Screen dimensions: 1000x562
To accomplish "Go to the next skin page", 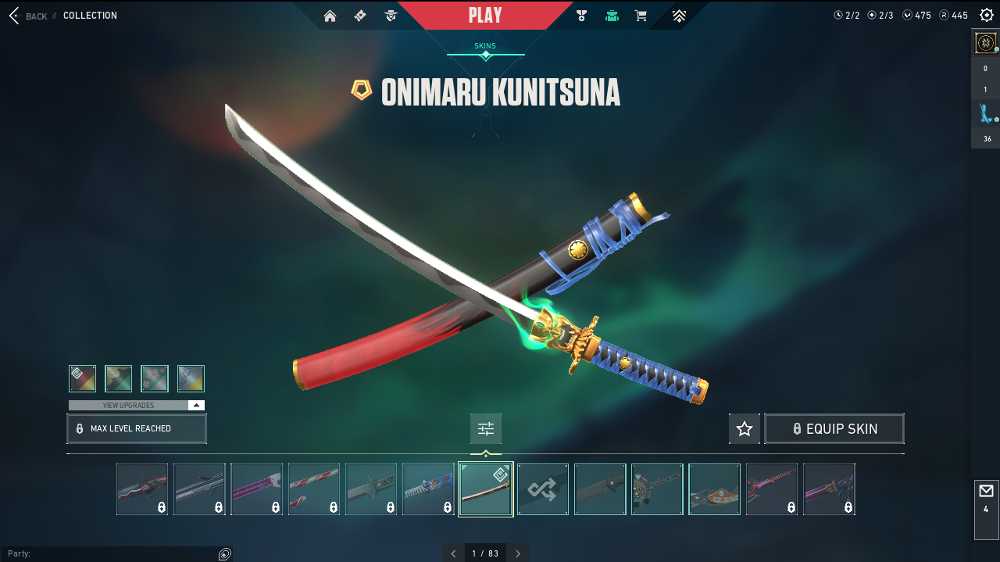I will (518, 553).
